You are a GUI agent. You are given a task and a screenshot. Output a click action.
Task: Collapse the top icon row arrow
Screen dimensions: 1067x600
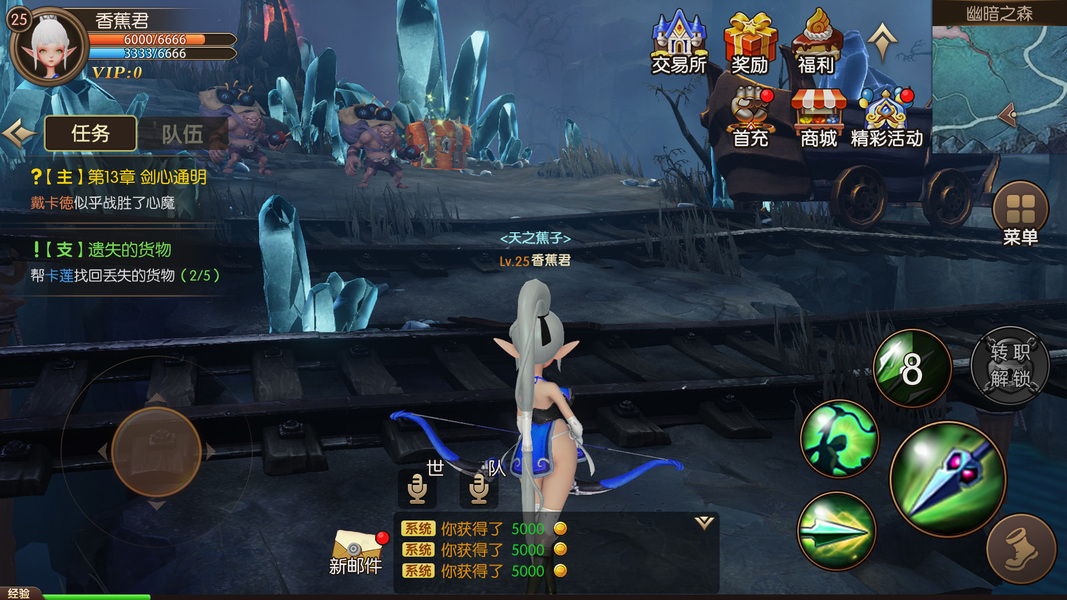(882, 40)
